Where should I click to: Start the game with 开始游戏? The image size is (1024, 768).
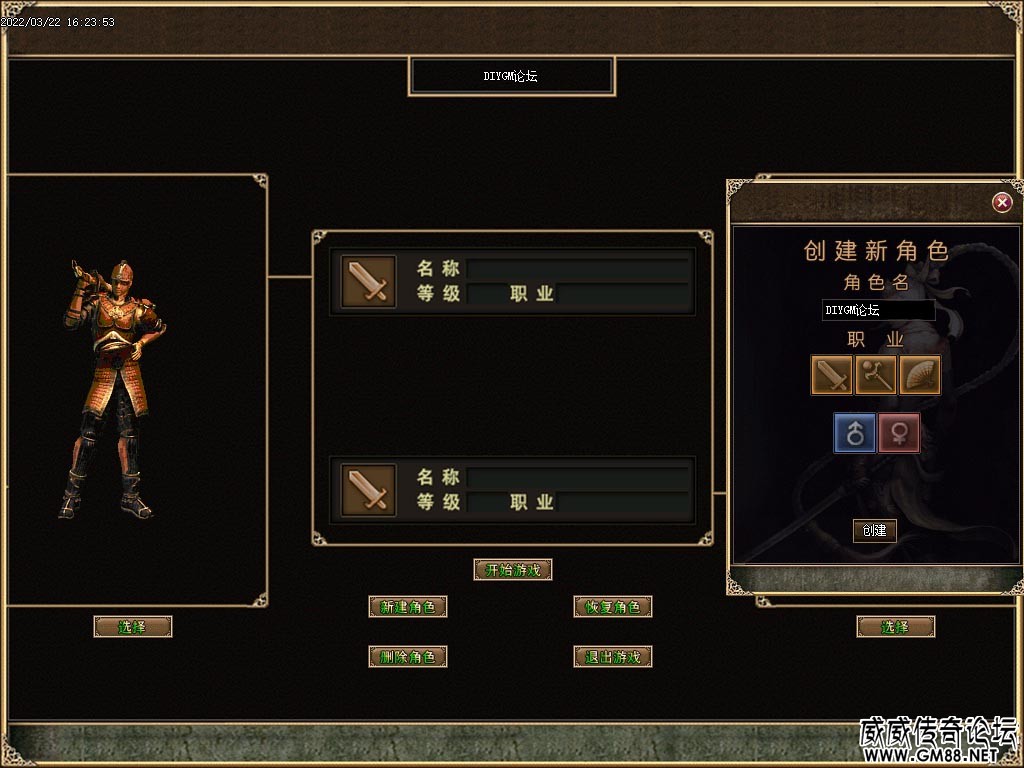click(x=512, y=570)
